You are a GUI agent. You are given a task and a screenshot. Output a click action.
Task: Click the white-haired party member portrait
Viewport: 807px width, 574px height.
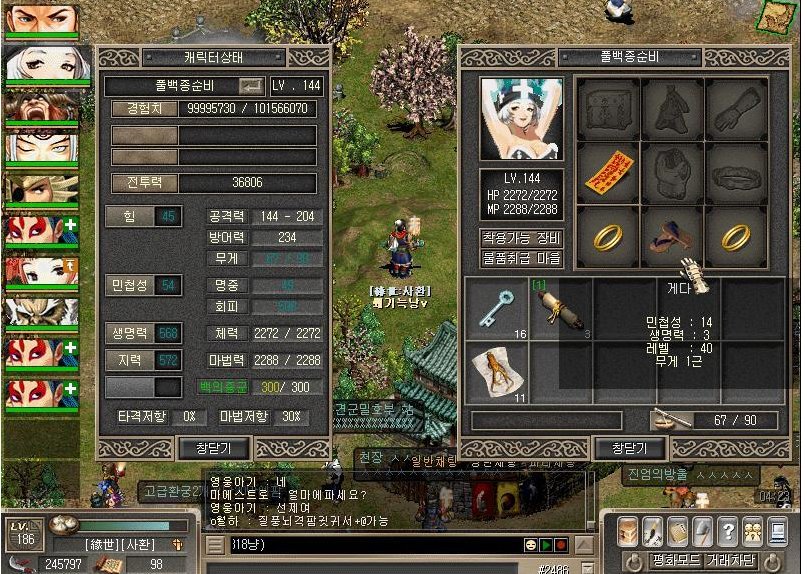[x=42, y=64]
